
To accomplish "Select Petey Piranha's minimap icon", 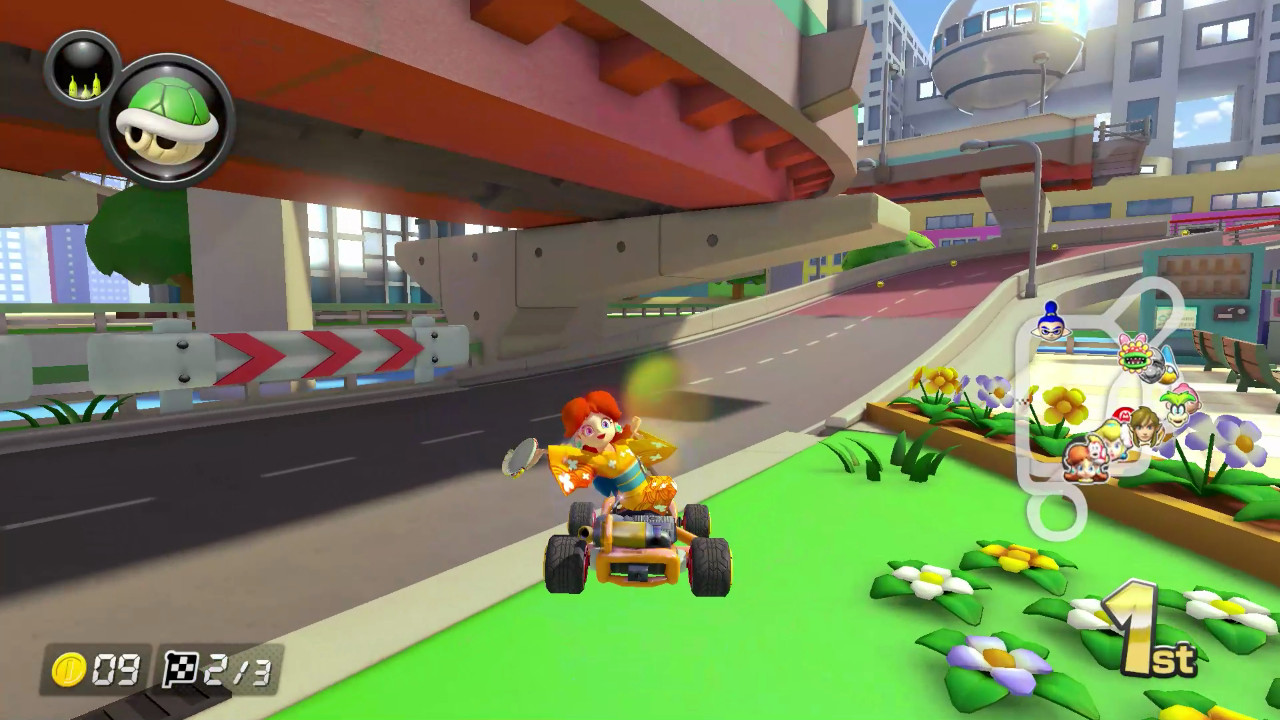I will tap(1132, 356).
